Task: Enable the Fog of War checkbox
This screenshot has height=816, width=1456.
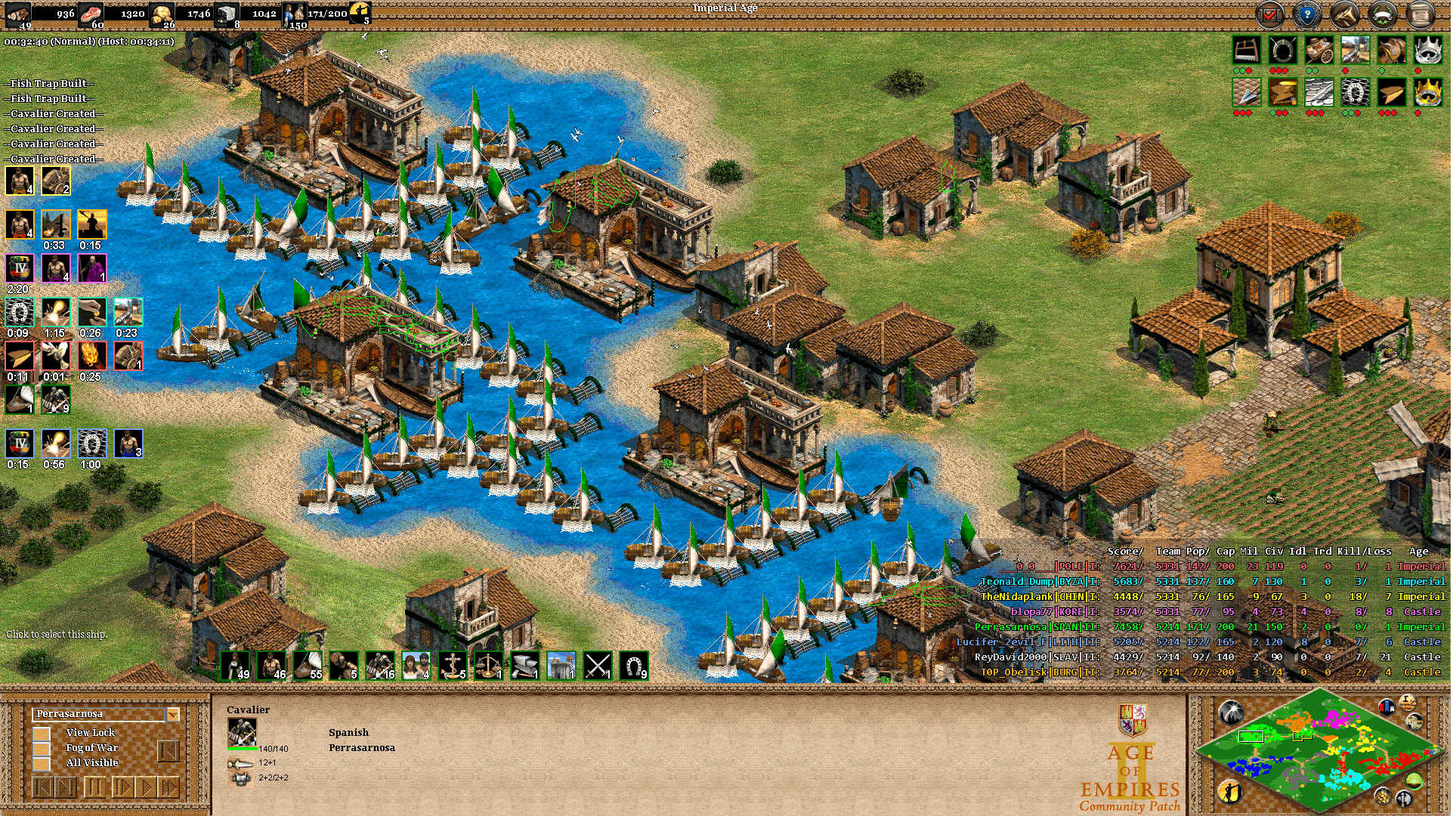Action: (x=42, y=748)
